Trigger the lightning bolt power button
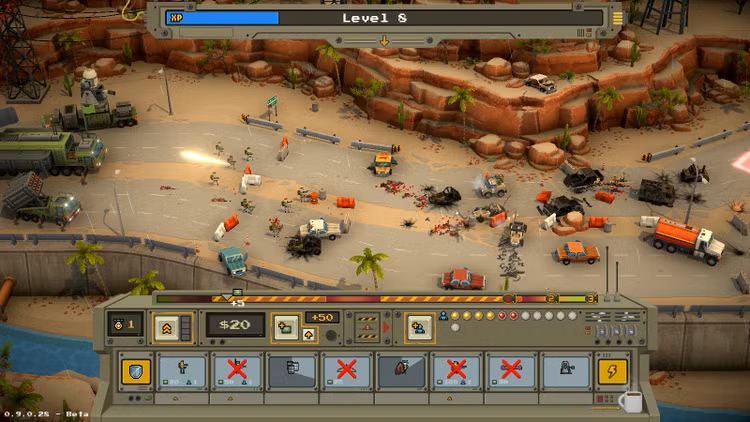The height and width of the screenshot is (422, 750). pyautogui.click(x=611, y=372)
